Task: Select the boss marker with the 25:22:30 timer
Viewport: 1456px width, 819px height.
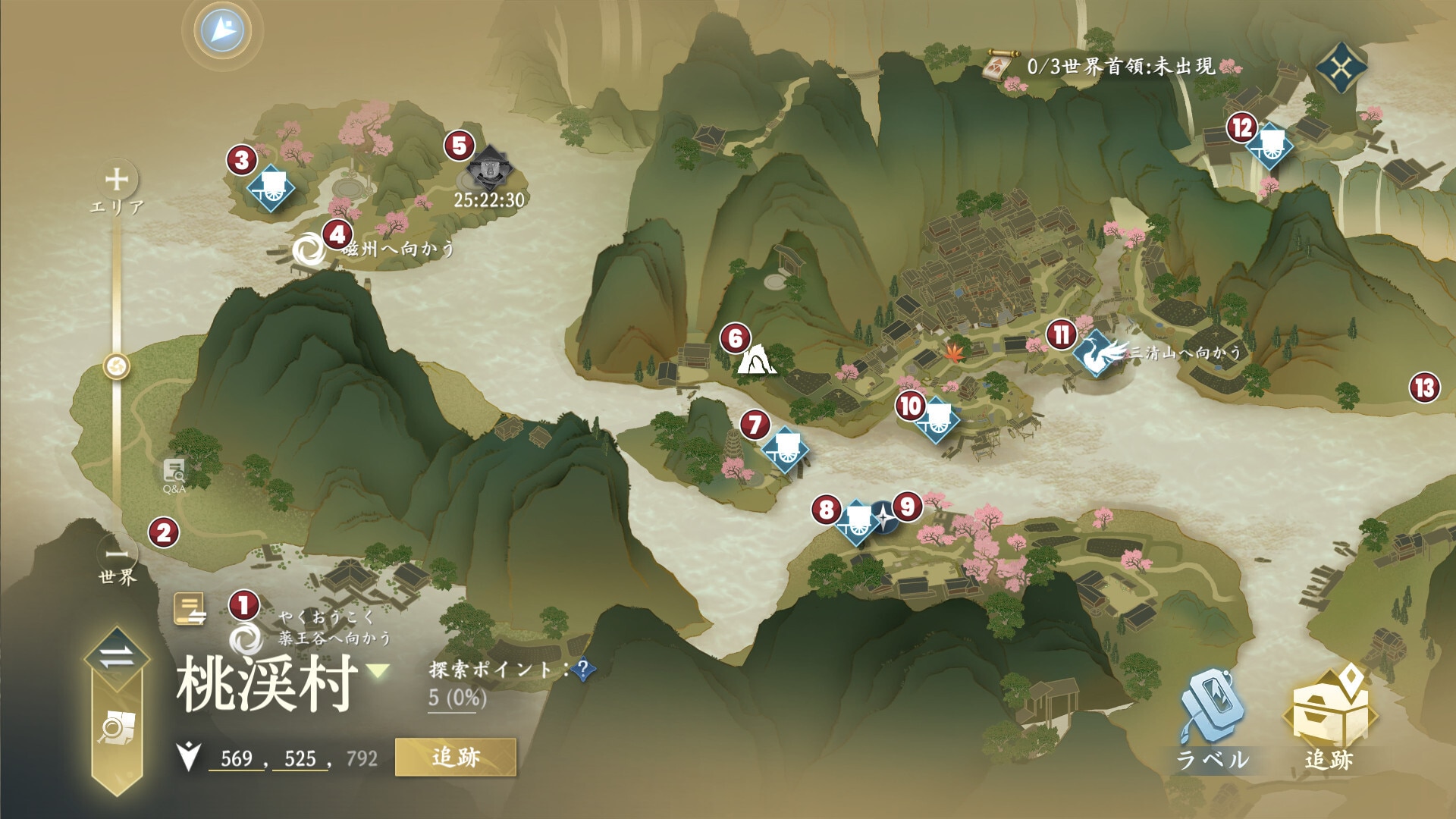Action: pyautogui.click(x=488, y=171)
